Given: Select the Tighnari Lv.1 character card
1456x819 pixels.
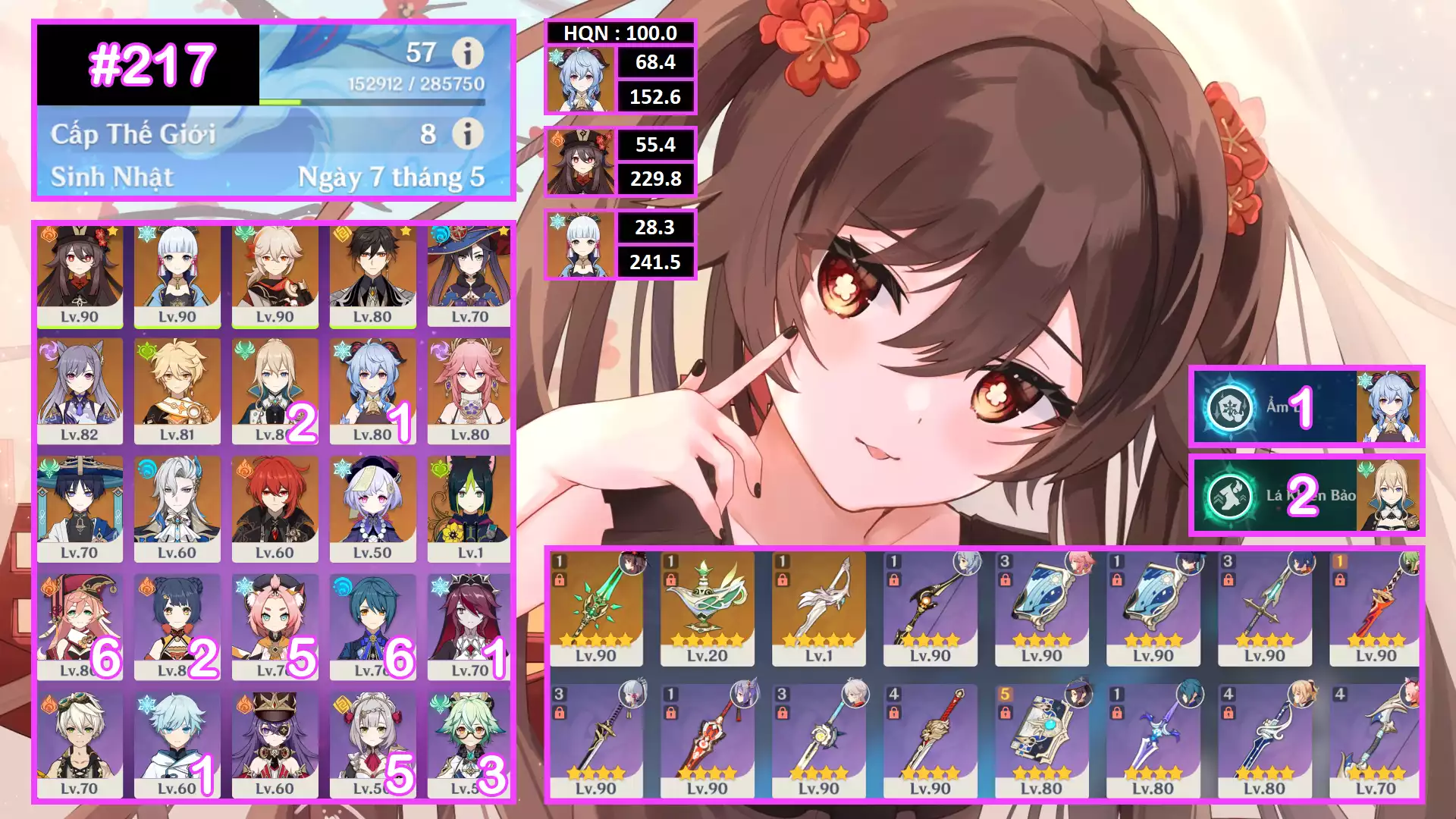Looking at the screenshot, I should (x=469, y=510).
